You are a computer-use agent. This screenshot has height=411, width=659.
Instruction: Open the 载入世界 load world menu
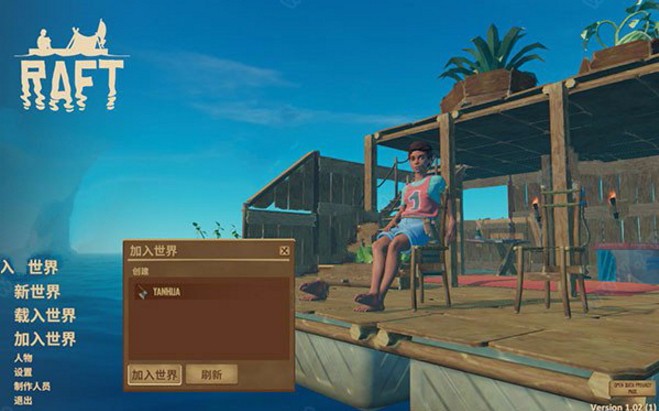44,315
